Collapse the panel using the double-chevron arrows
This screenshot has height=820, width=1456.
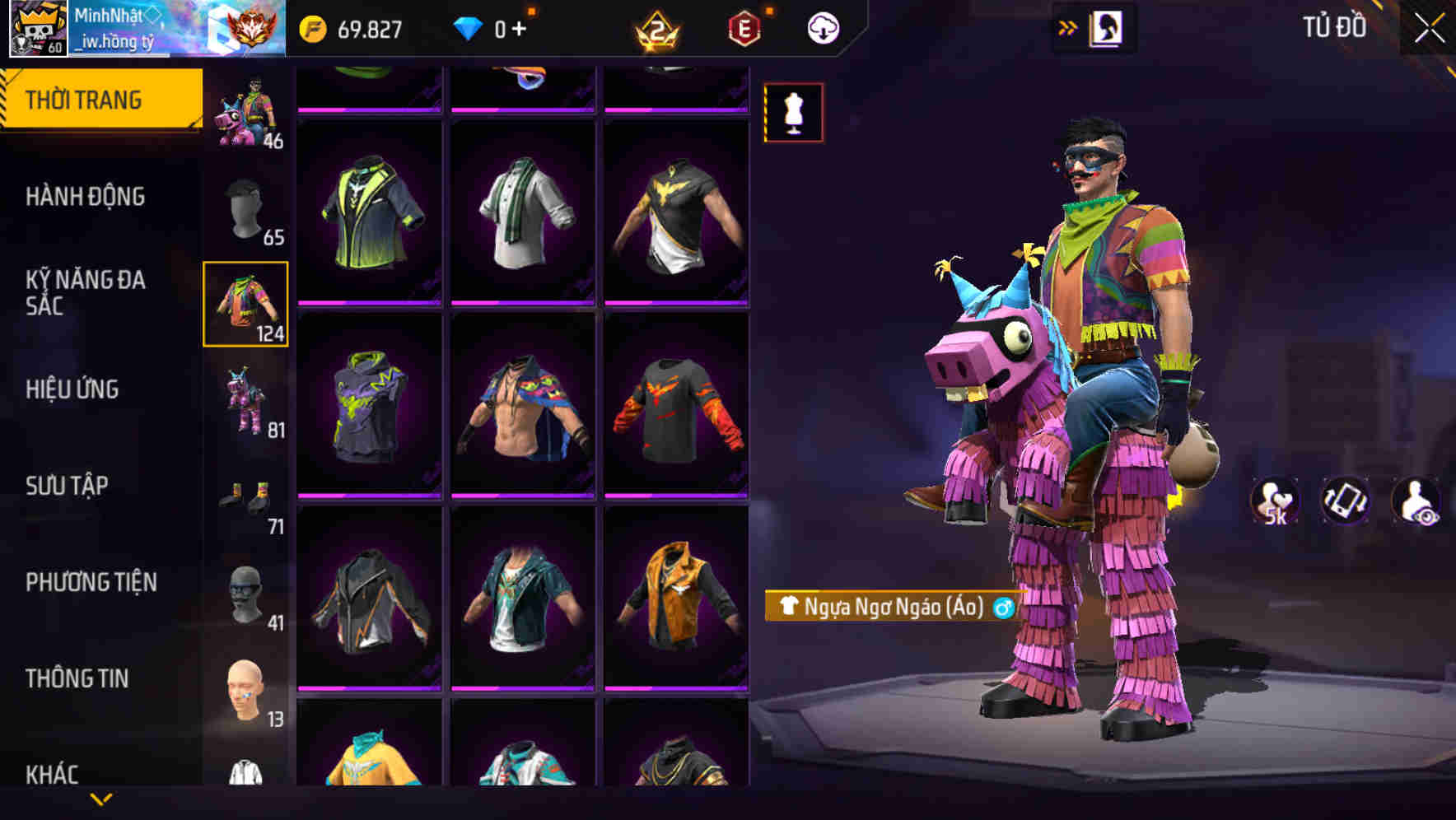point(1068,26)
